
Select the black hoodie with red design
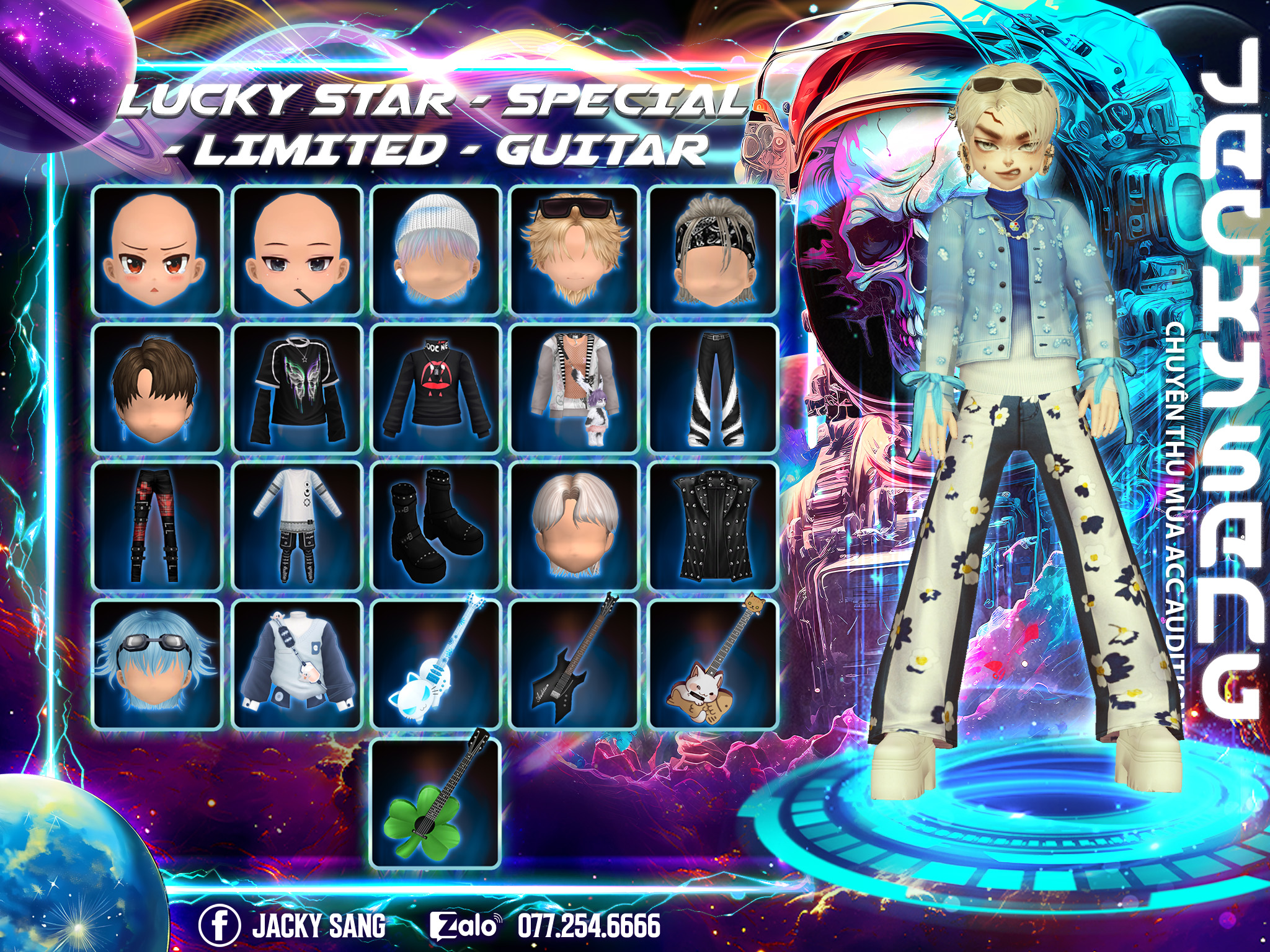pyautogui.click(x=436, y=389)
